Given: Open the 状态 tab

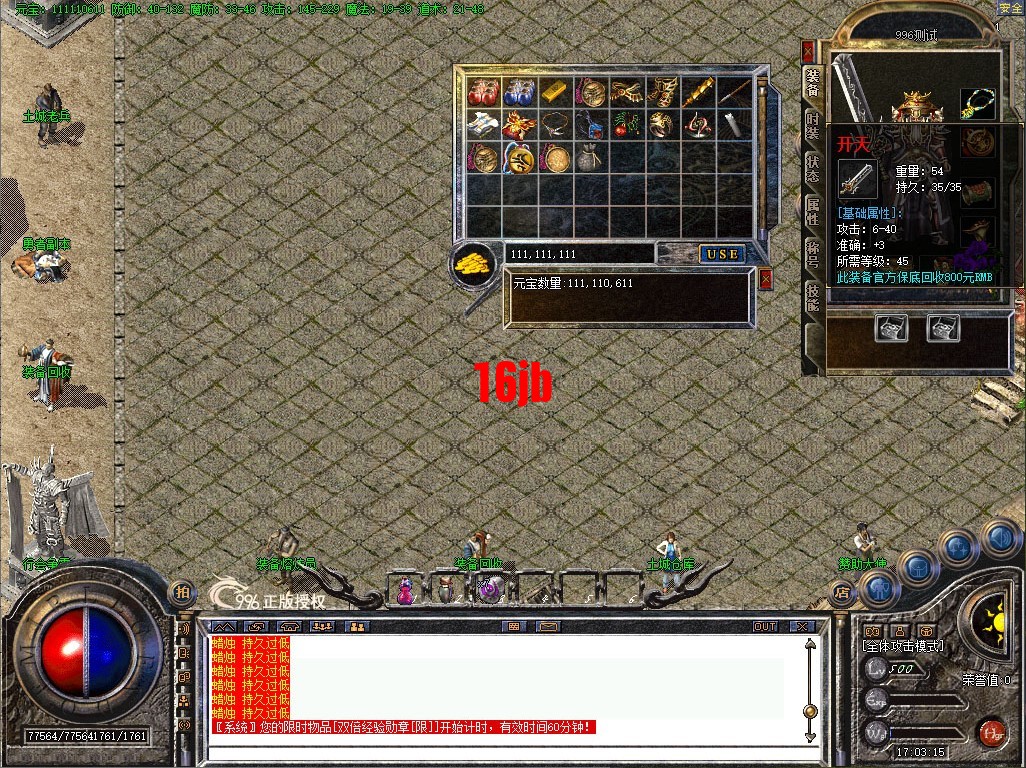Looking at the screenshot, I should pos(812,168).
